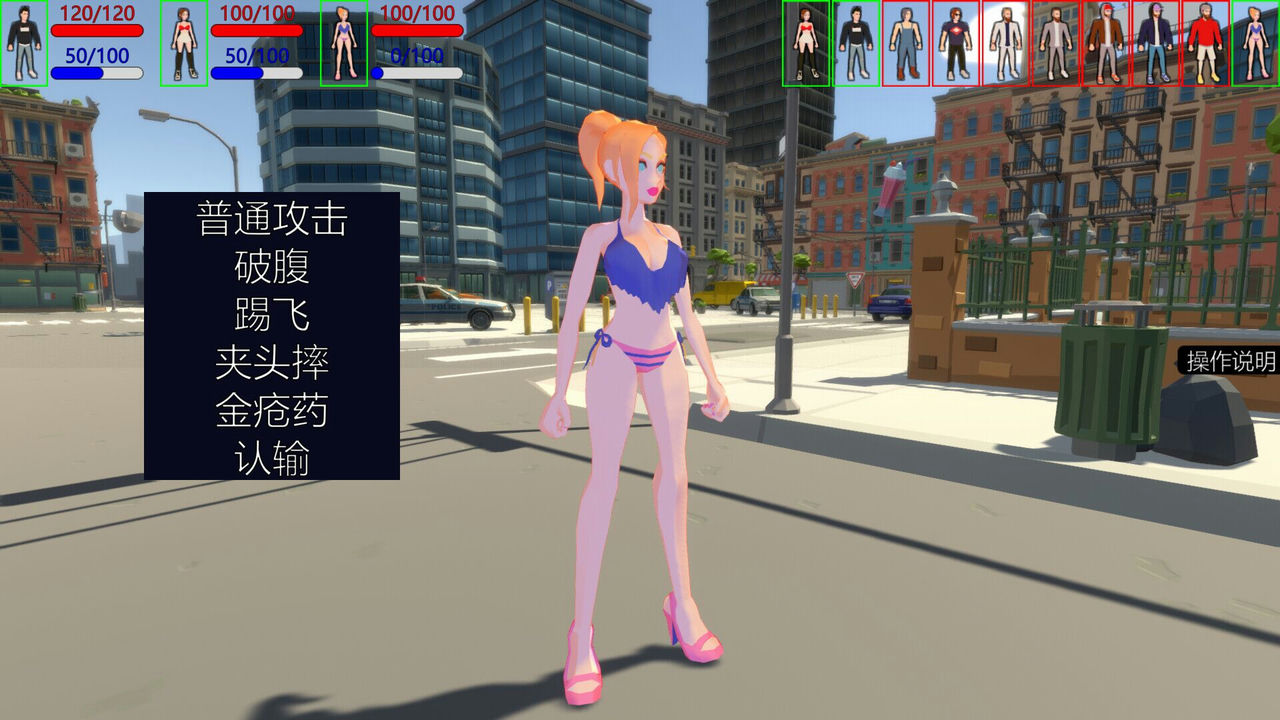This screenshot has width=1280, height=720.
Task: Target the sunglasses enemy in black tee
Action: click(x=955, y=45)
